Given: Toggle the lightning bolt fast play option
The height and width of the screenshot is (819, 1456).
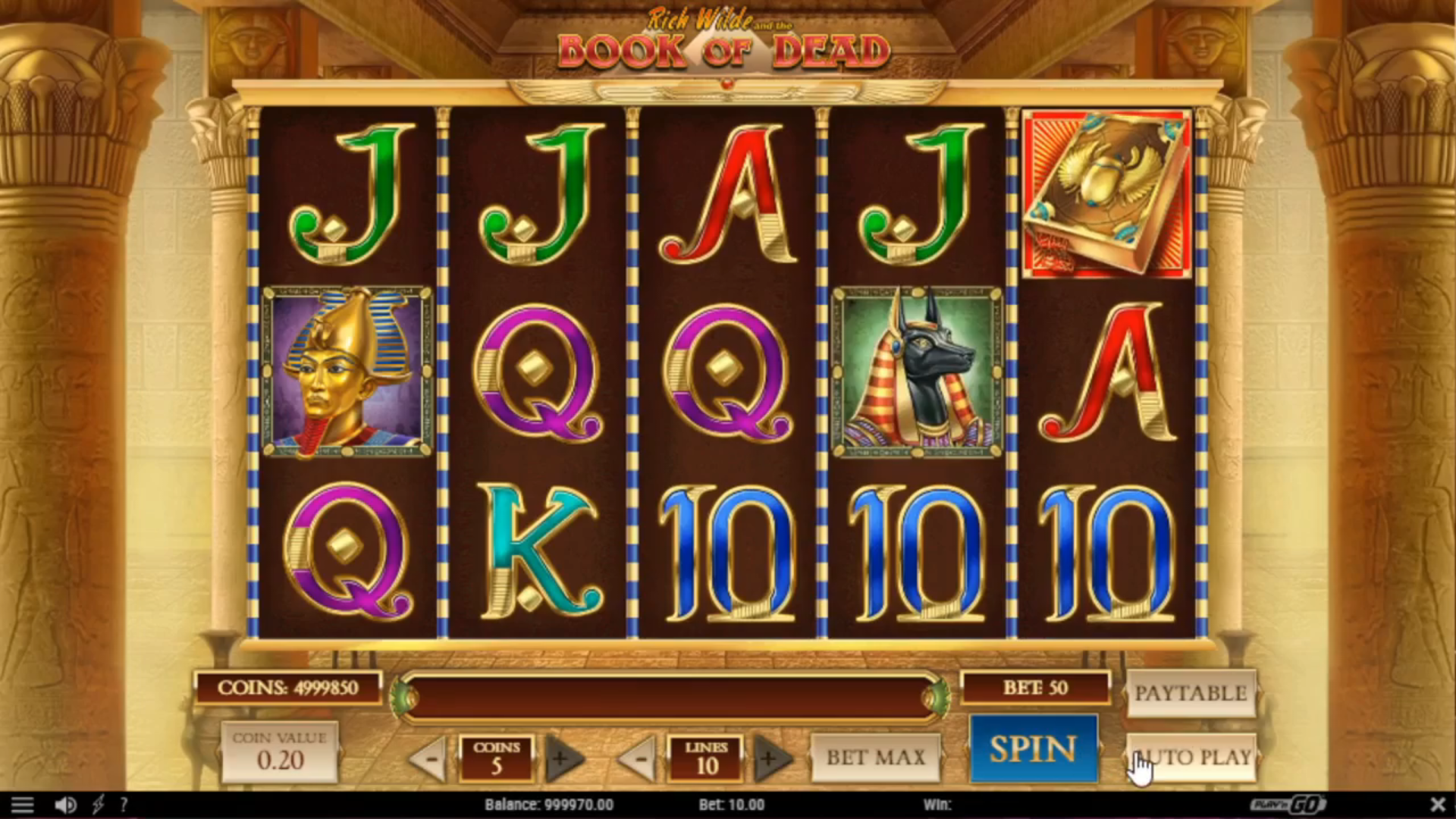Looking at the screenshot, I should click(x=98, y=805).
